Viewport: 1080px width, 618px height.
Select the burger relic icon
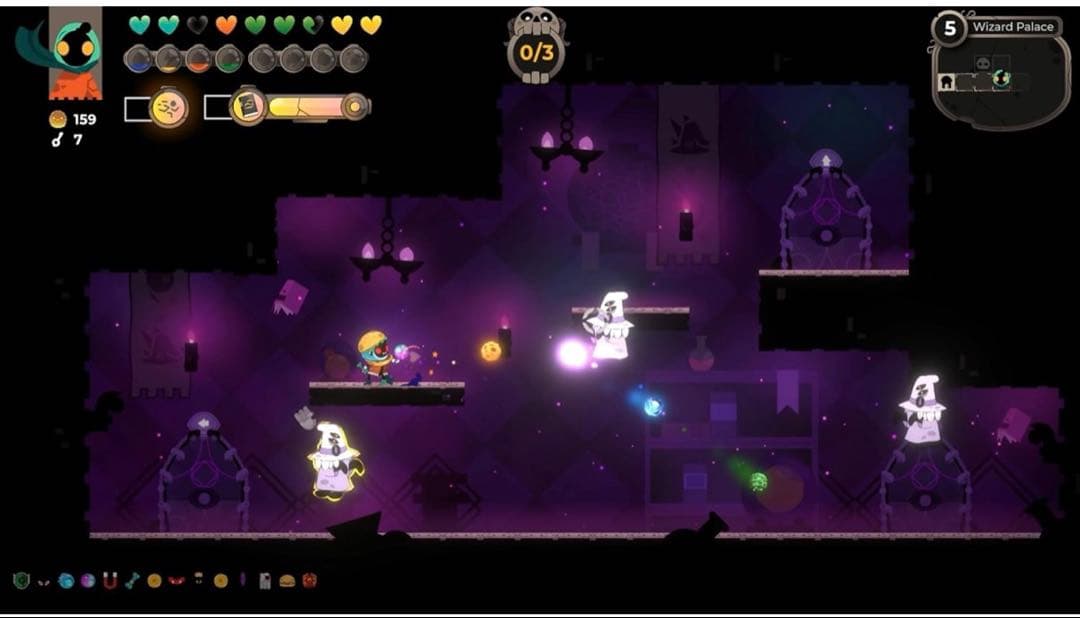click(286, 580)
